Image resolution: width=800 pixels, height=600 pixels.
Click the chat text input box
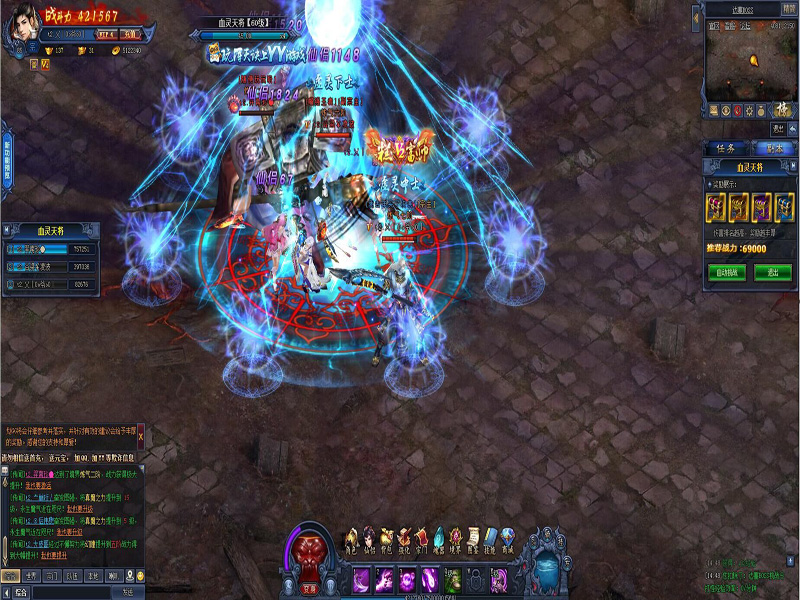(x=70, y=592)
